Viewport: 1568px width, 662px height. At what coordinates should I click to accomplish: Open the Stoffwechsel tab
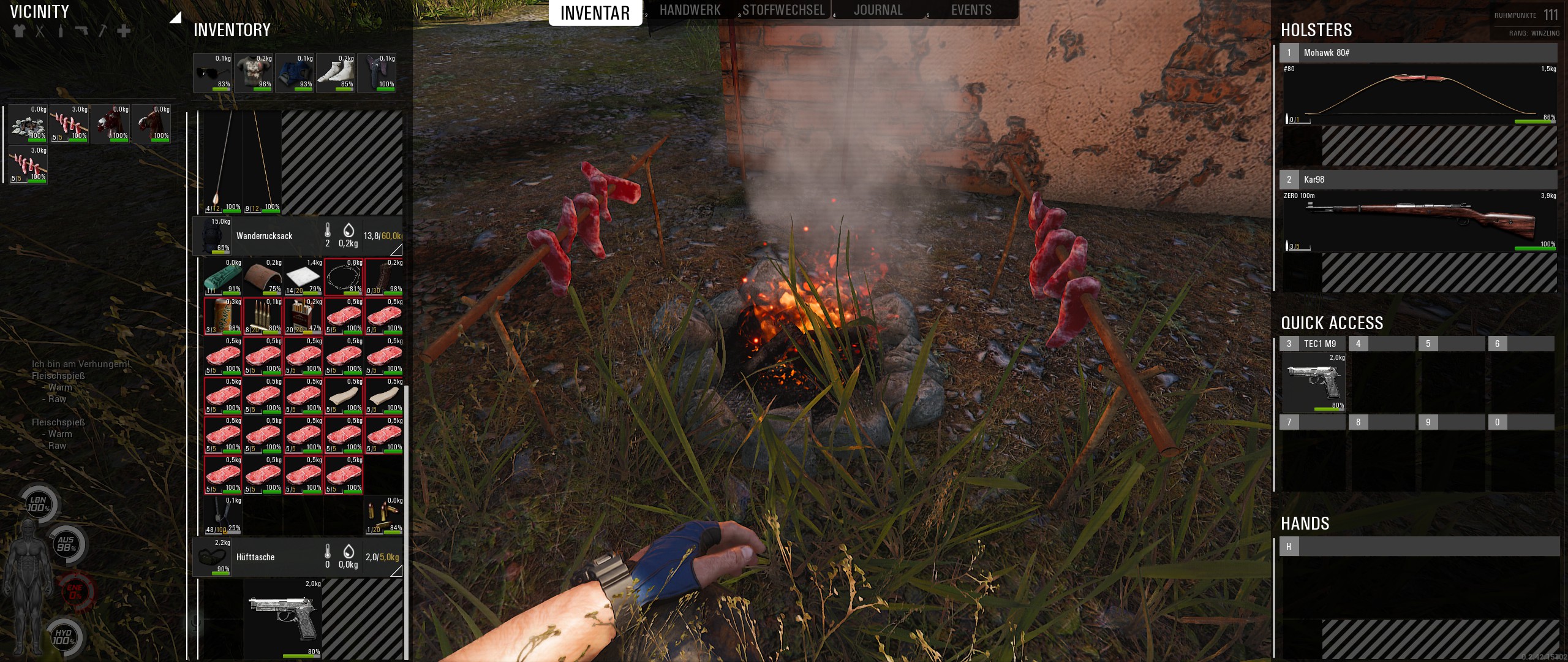coord(783,10)
